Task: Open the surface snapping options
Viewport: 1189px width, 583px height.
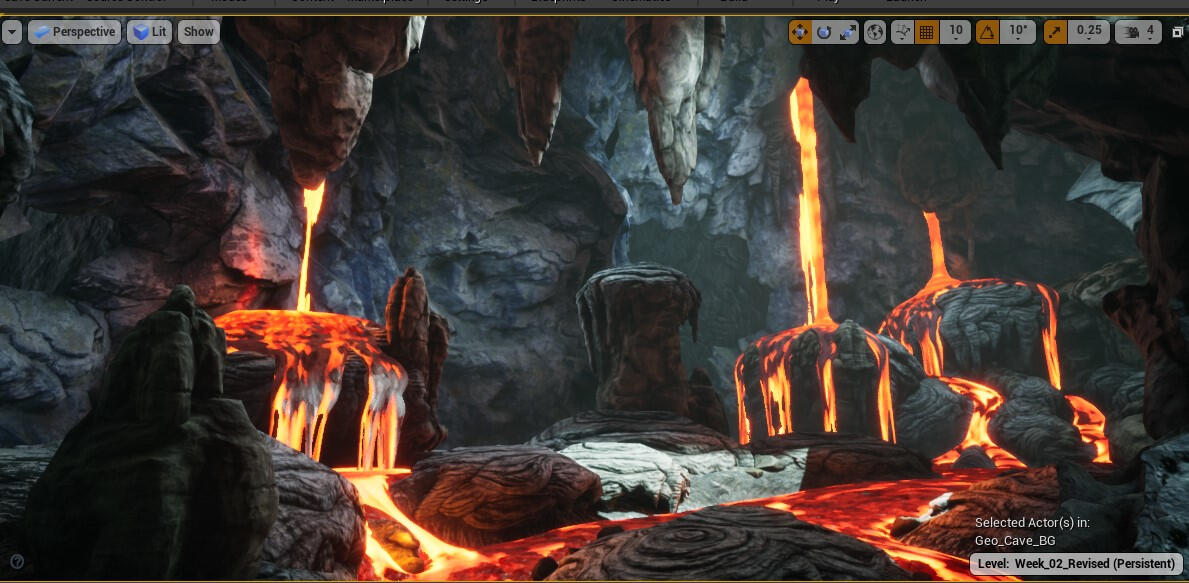Action: (x=903, y=32)
